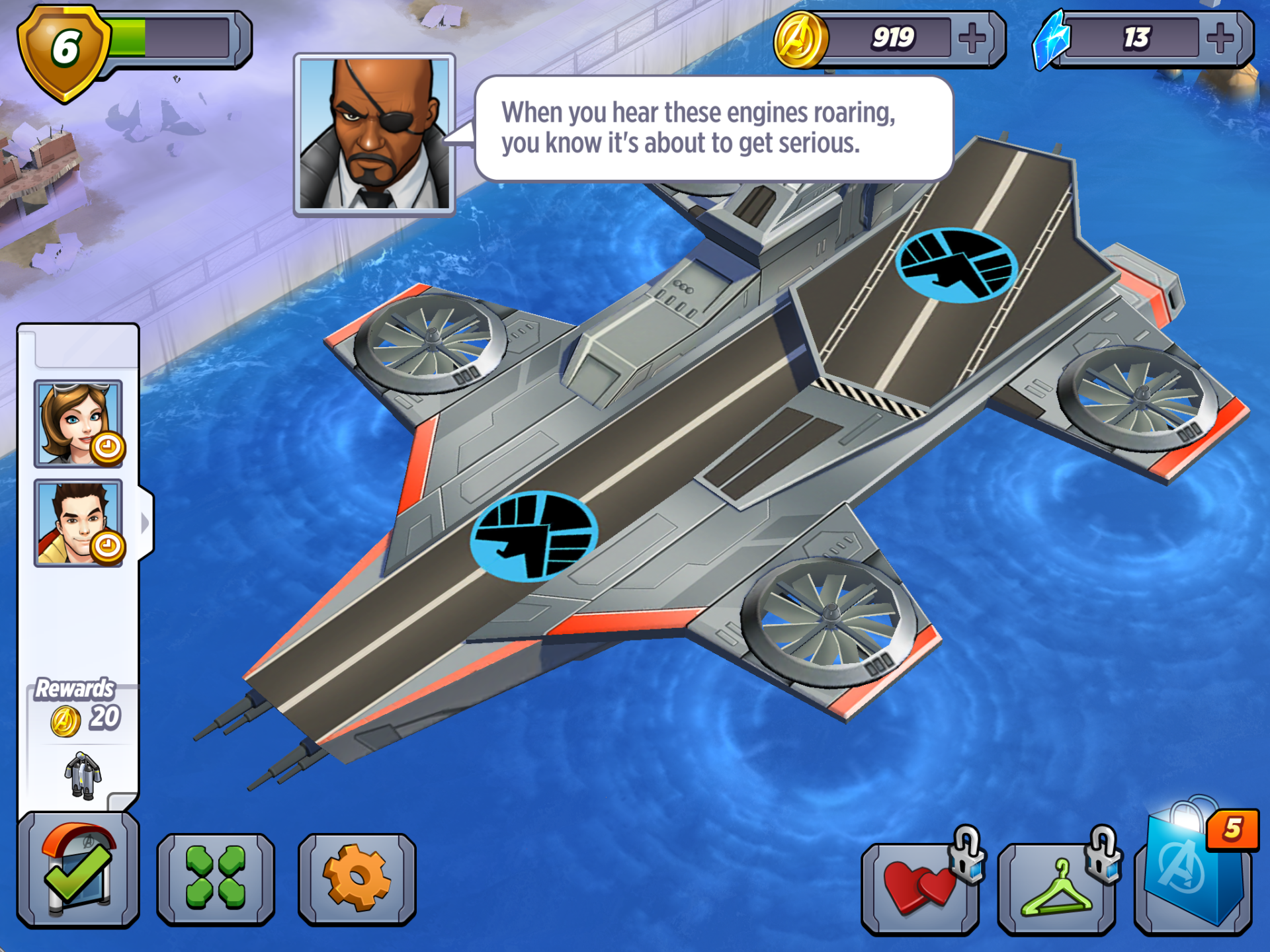
Task: Open the green four-clover menu button
Action: coord(216,878)
